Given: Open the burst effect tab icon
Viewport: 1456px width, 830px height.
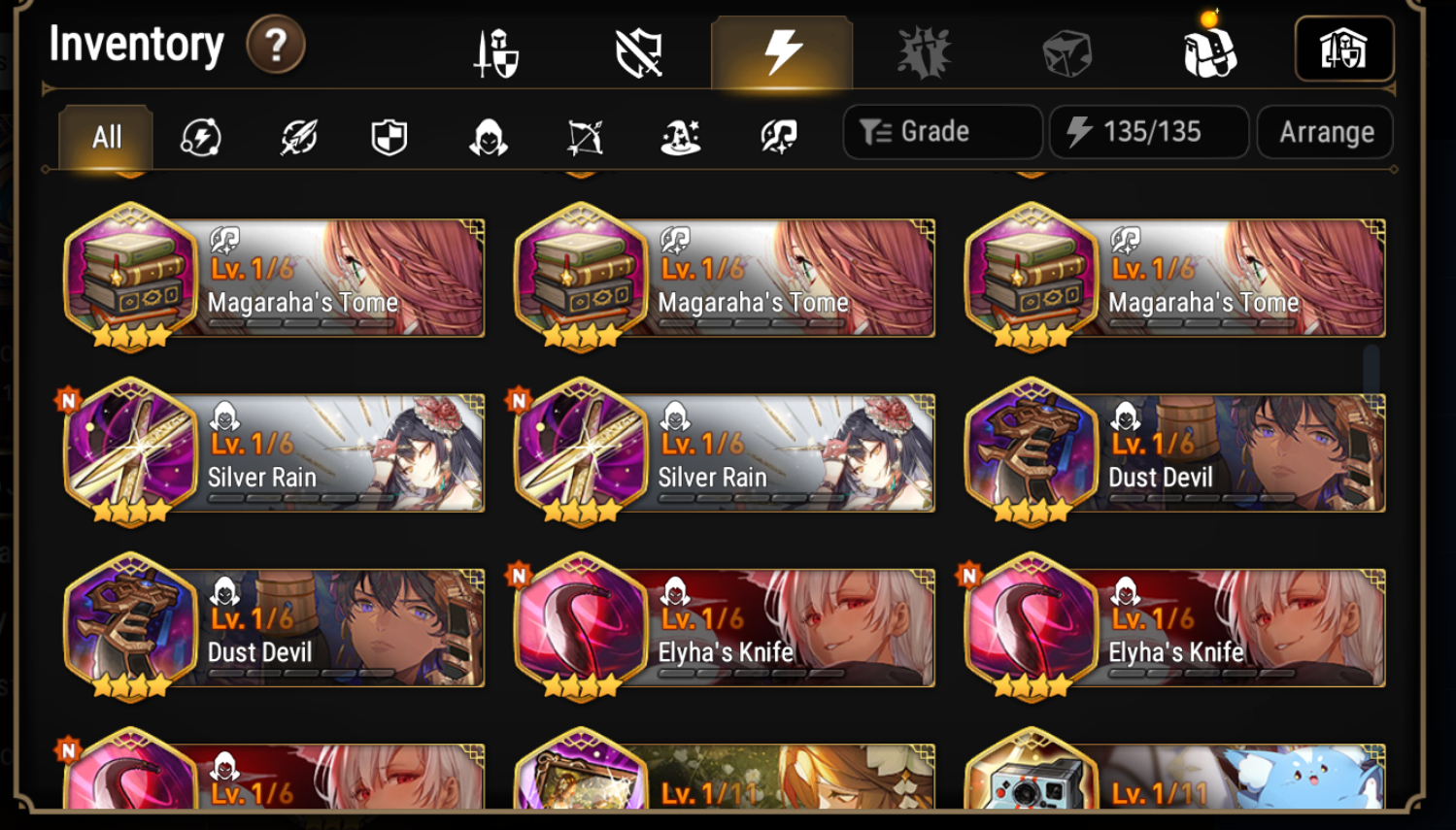Looking at the screenshot, I should [x=923, y=50].
